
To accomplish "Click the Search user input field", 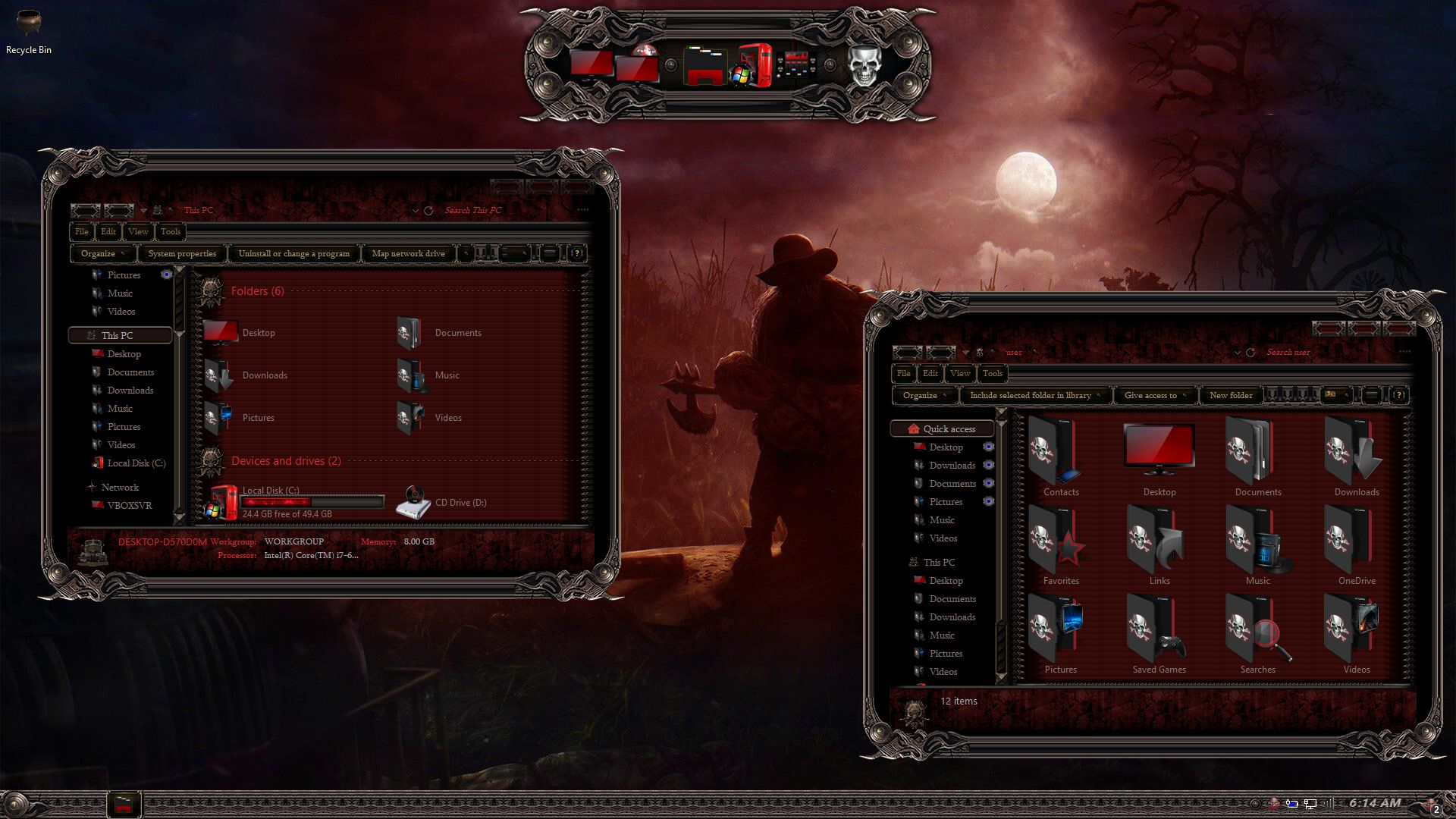I will coord(1319,352).
